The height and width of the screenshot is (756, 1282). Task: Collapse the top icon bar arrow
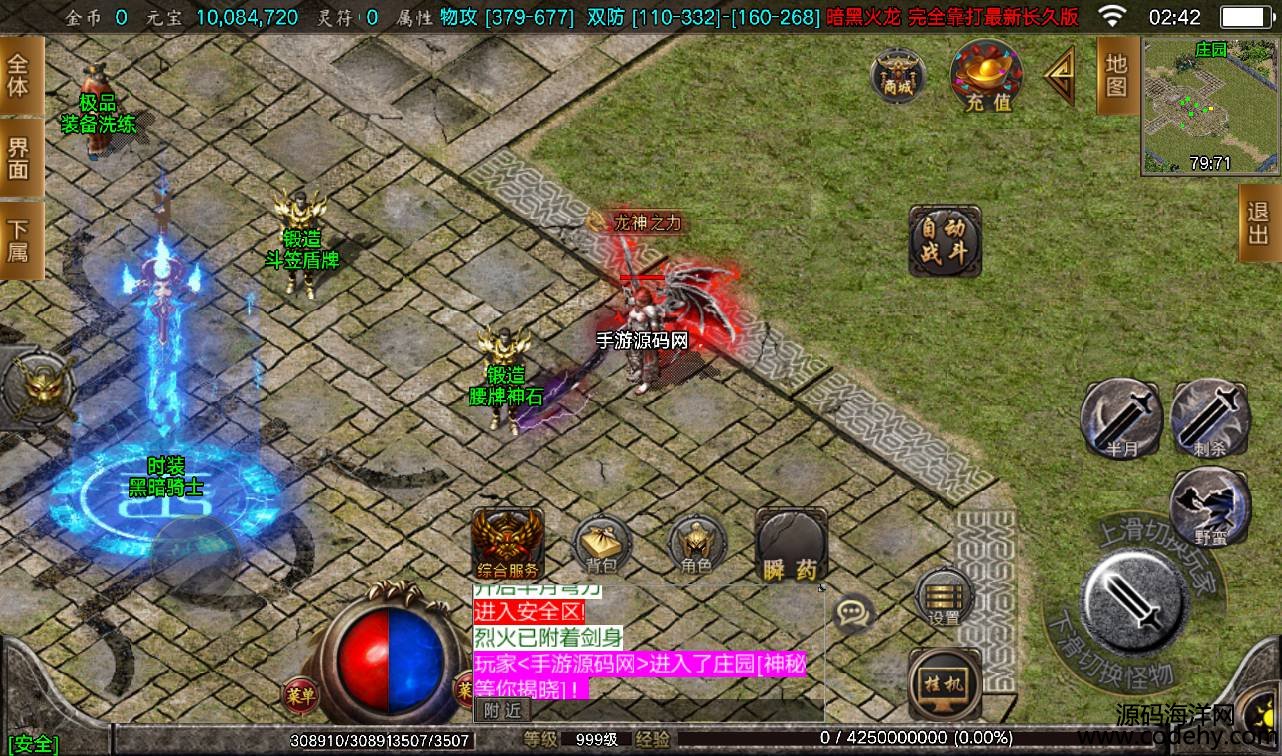click(1059, 75)
